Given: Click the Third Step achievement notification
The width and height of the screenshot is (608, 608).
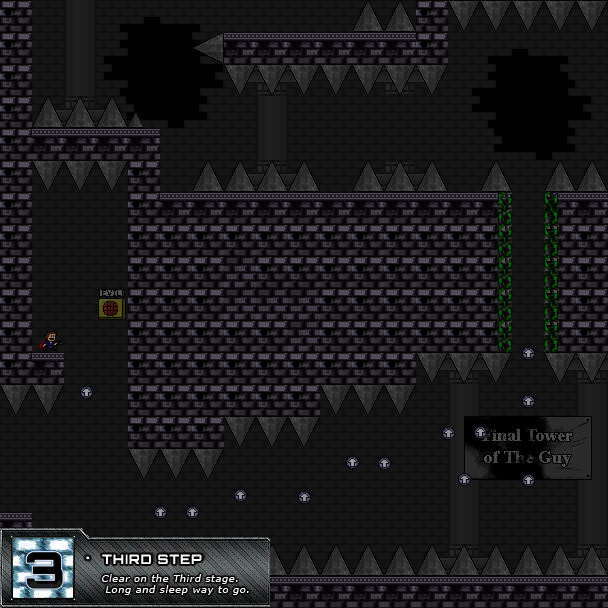Looking at the screenshot, I should (x=135, y=572).
